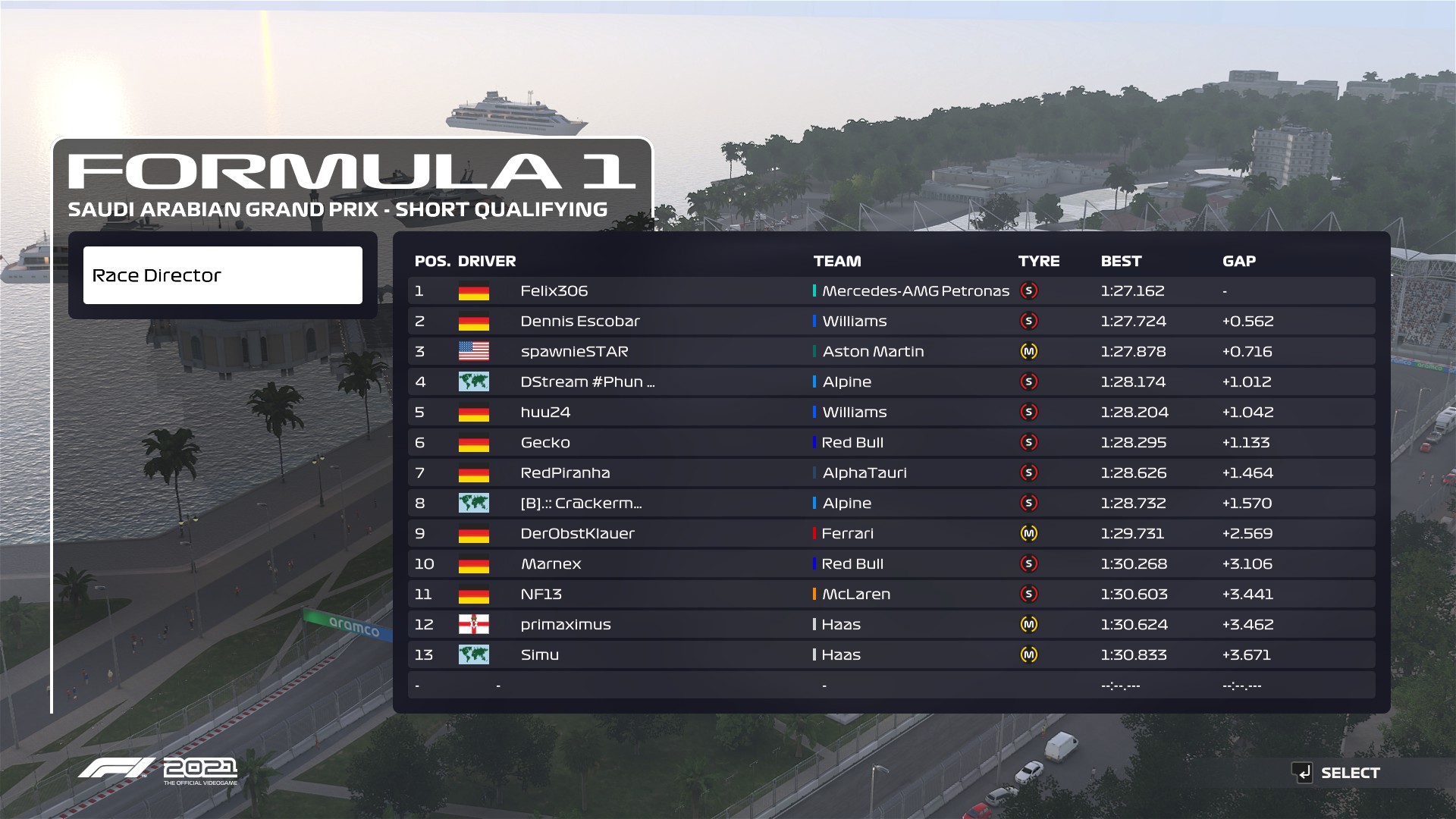Select the Race Director menu entry
This screenshot has width=1456, height=819.
(222, 275)
